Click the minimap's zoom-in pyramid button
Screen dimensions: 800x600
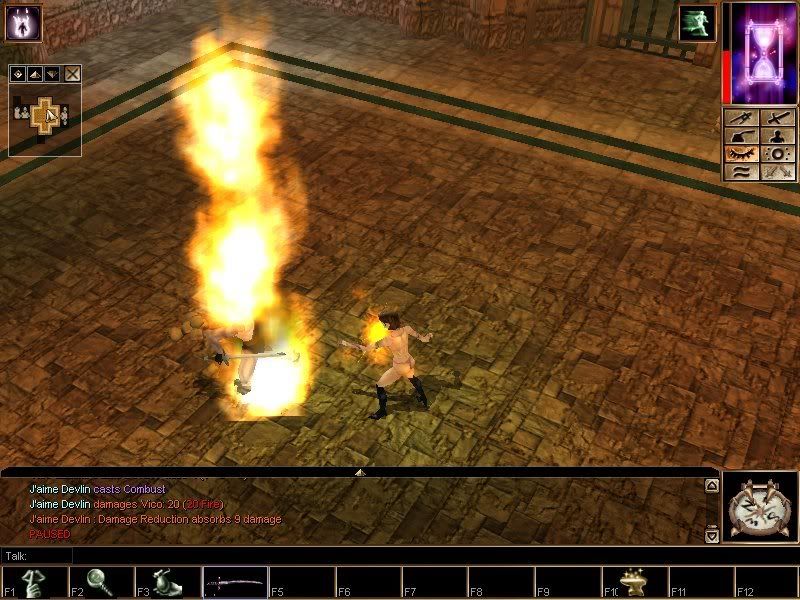click(x=33, y=74)
